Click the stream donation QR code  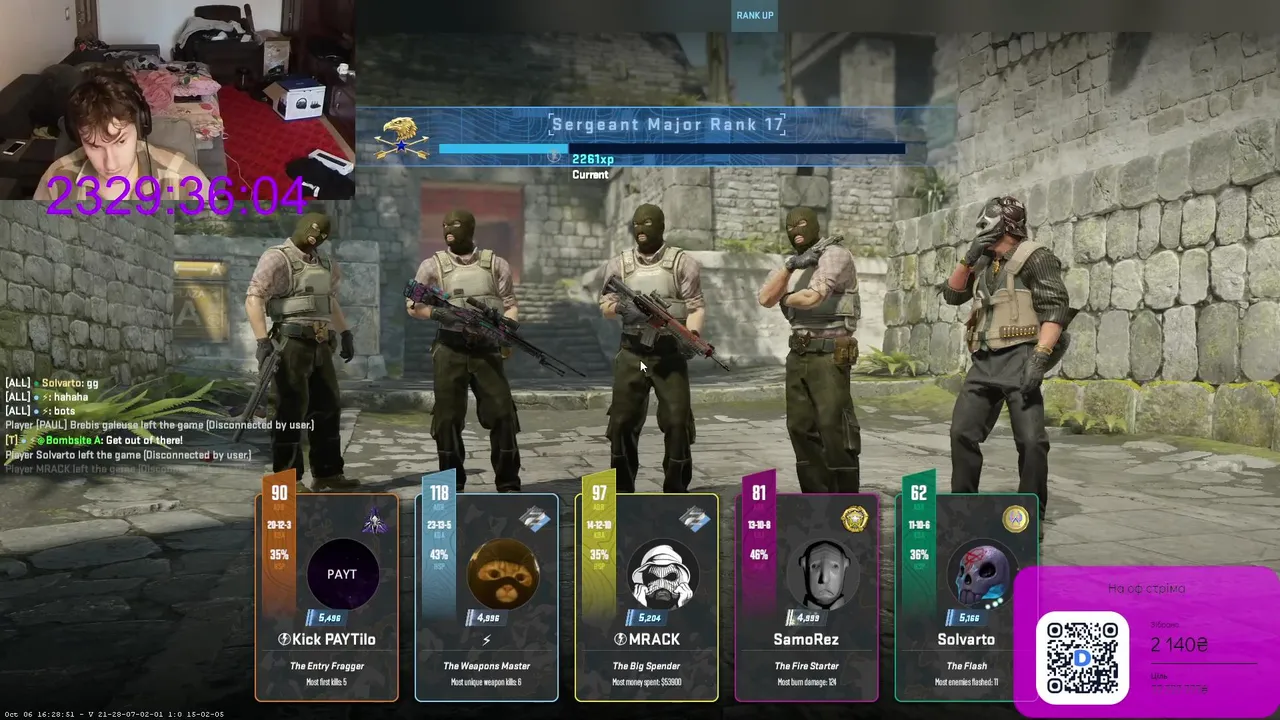1082,654
